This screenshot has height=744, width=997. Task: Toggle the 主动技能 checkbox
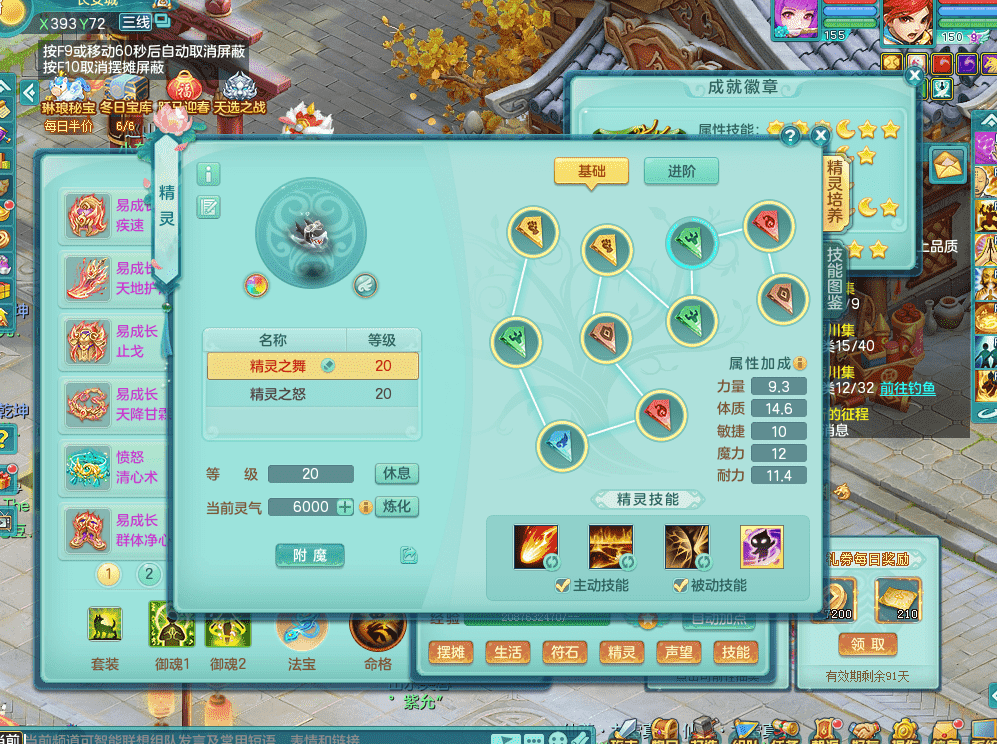click(x=562, y=585)
